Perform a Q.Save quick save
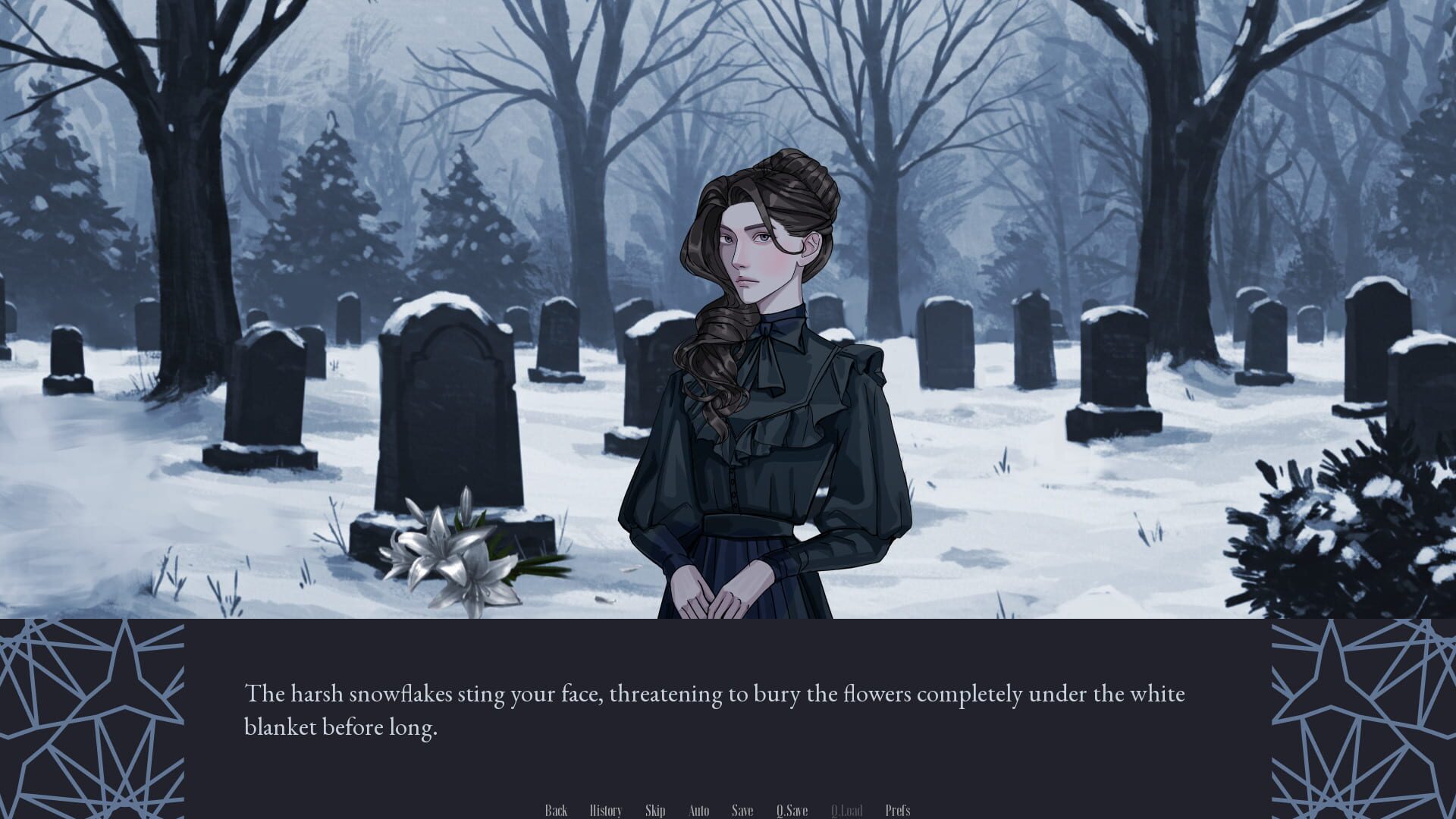Screen dimensions: 1456x819 [792, 810]
